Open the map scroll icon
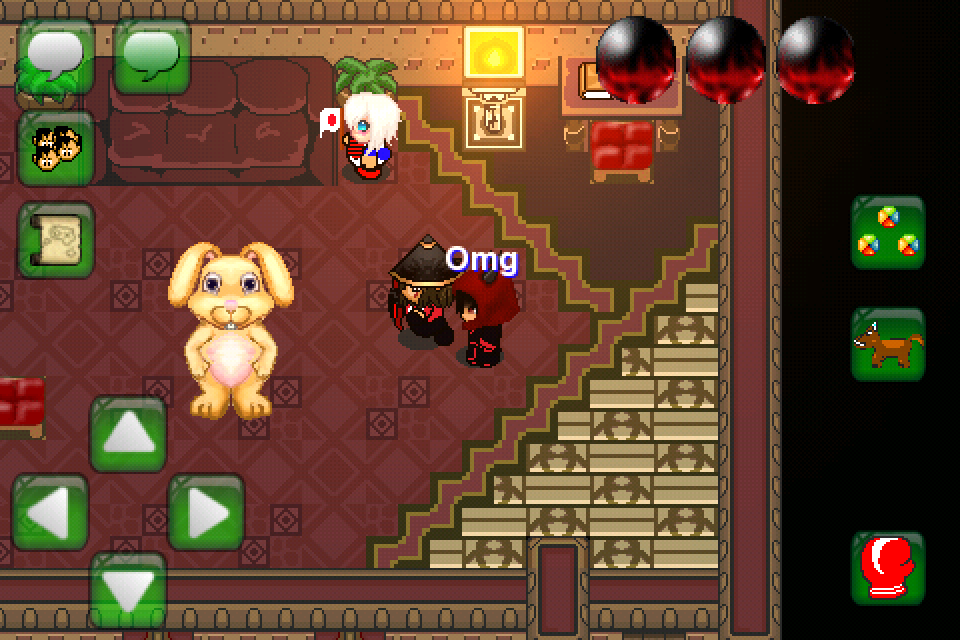Viewport: 960px width, 640px height. point(56,240)
